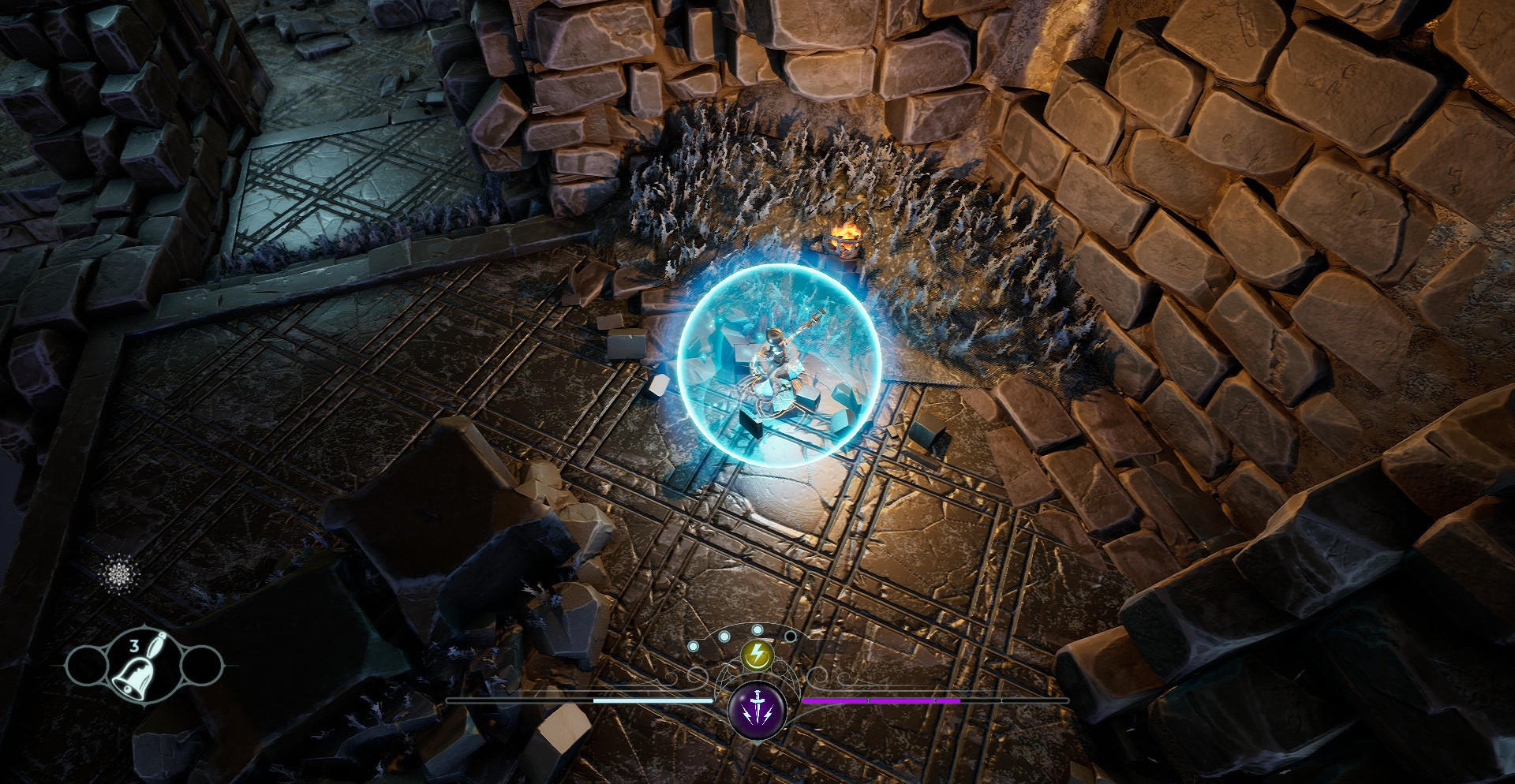Screen dimensions: 1515x784
Task: Click the snowflake mandala emblem
Action: pos(121,570)
